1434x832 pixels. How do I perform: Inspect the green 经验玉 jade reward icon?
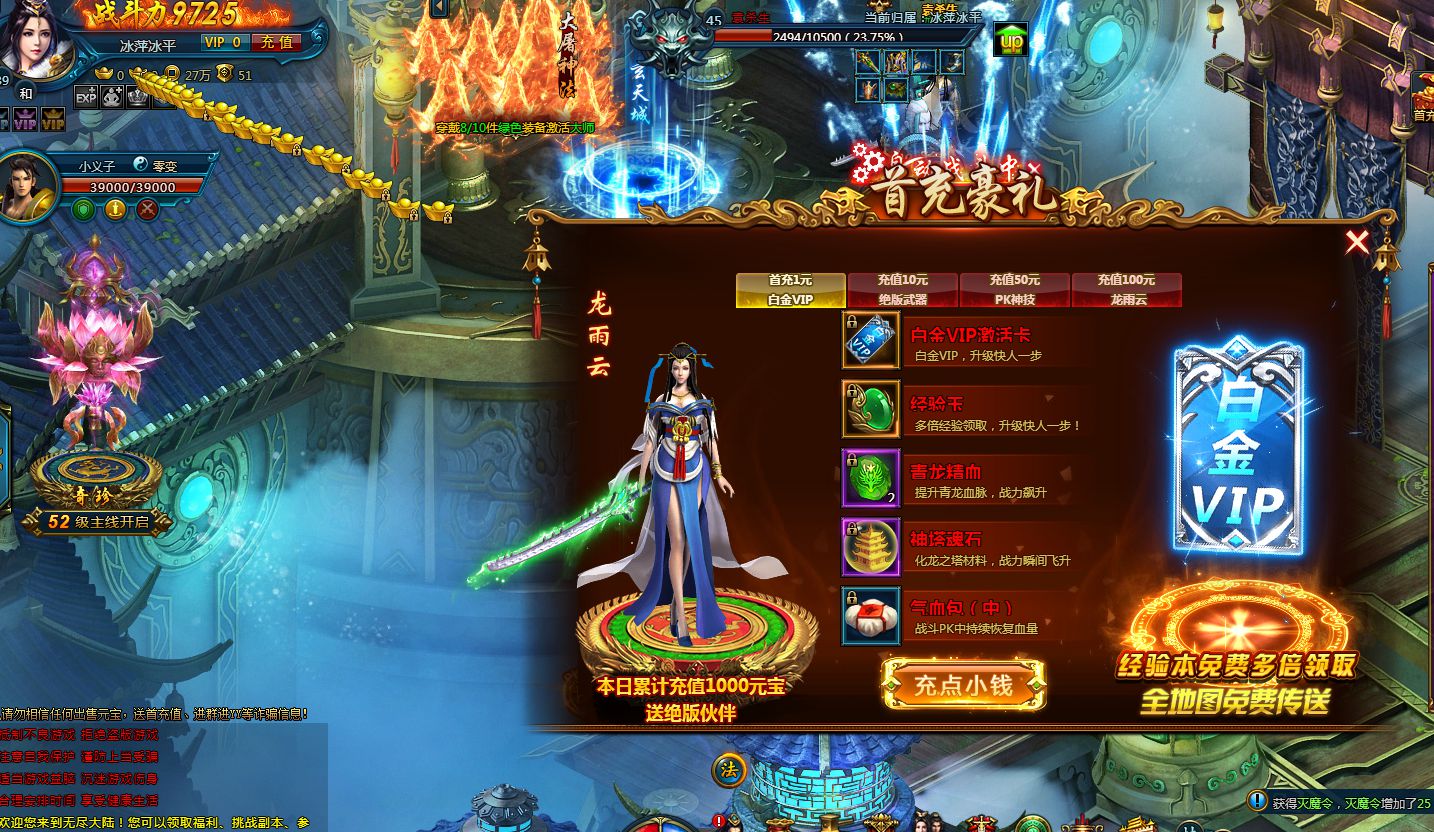pos(871,409)
